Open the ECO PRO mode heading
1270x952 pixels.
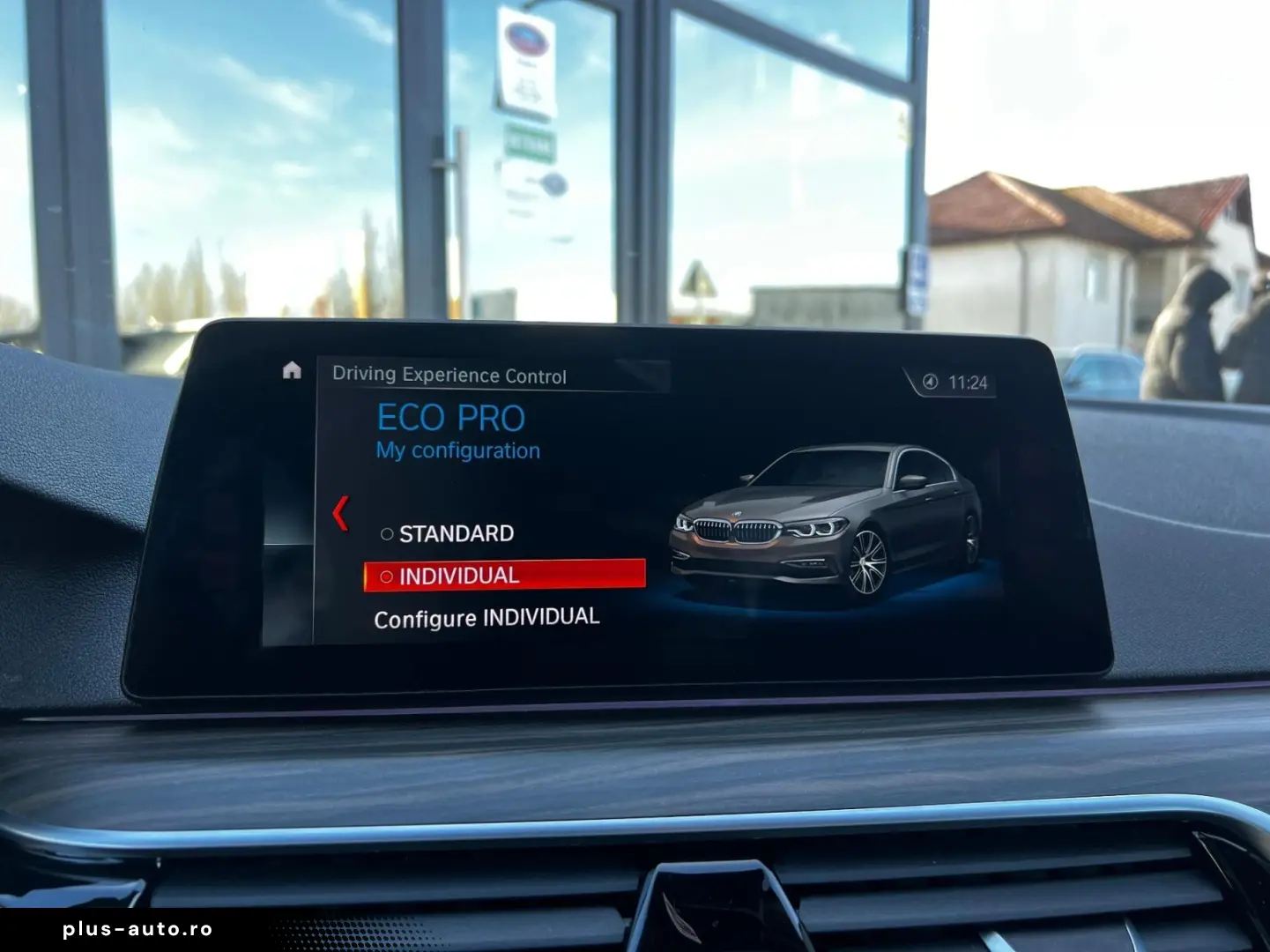point(451,417)
